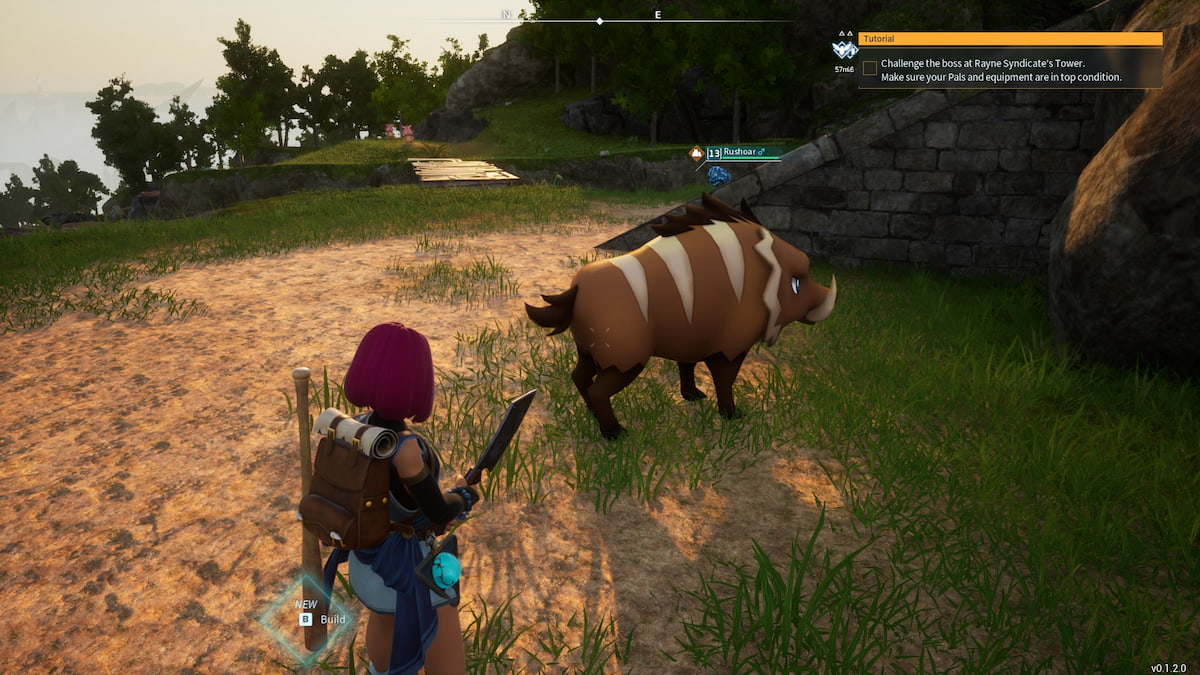Click the compass bar heading strip
The image size is (1200, 675).
tap(600, 19)
